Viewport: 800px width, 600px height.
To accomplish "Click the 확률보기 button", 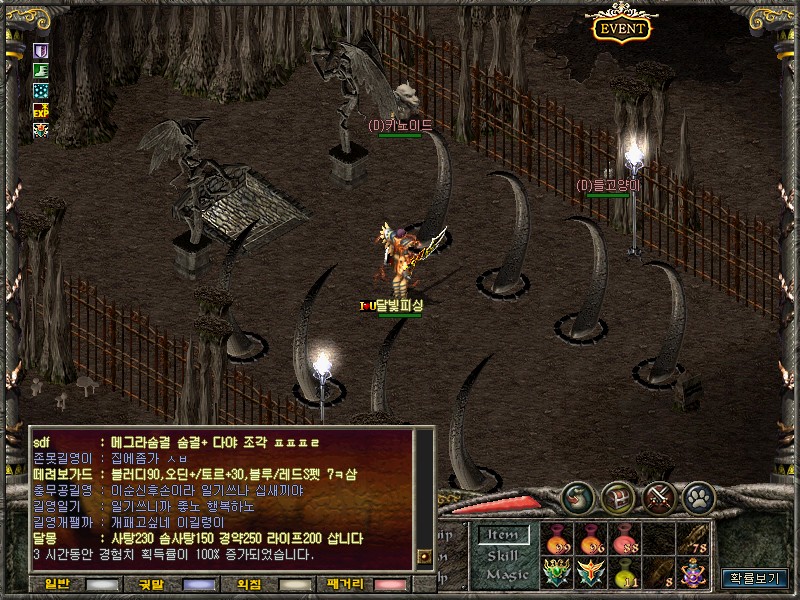I will click(755, 578).
